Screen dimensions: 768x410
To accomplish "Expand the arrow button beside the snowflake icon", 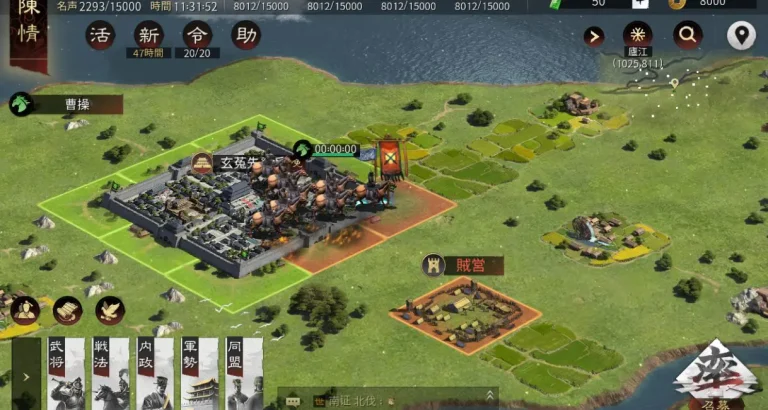I will coord(594,37).
